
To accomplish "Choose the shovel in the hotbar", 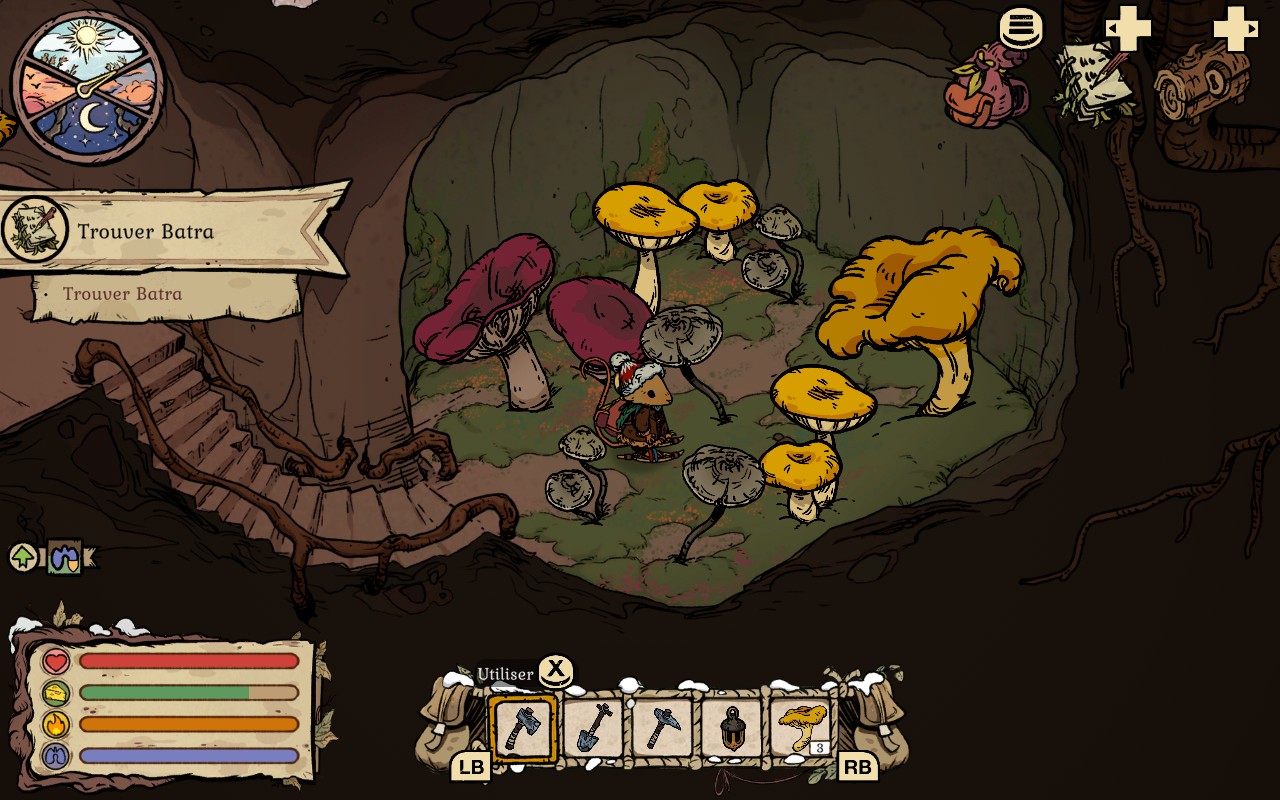I will (593, 729).
